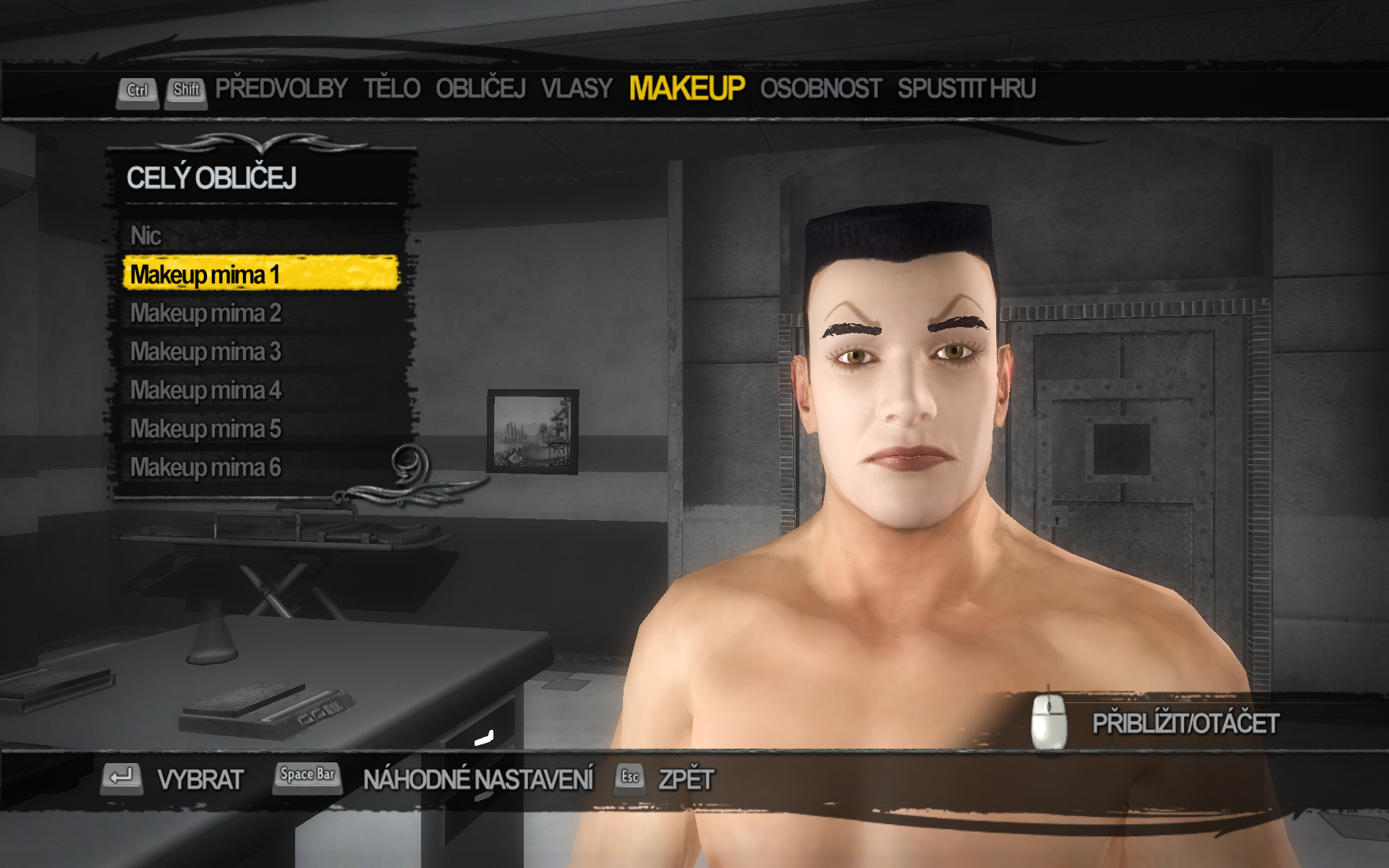Choose Makeup mima 1 entry
The image size is (1389, 868).
coord(205,275)
